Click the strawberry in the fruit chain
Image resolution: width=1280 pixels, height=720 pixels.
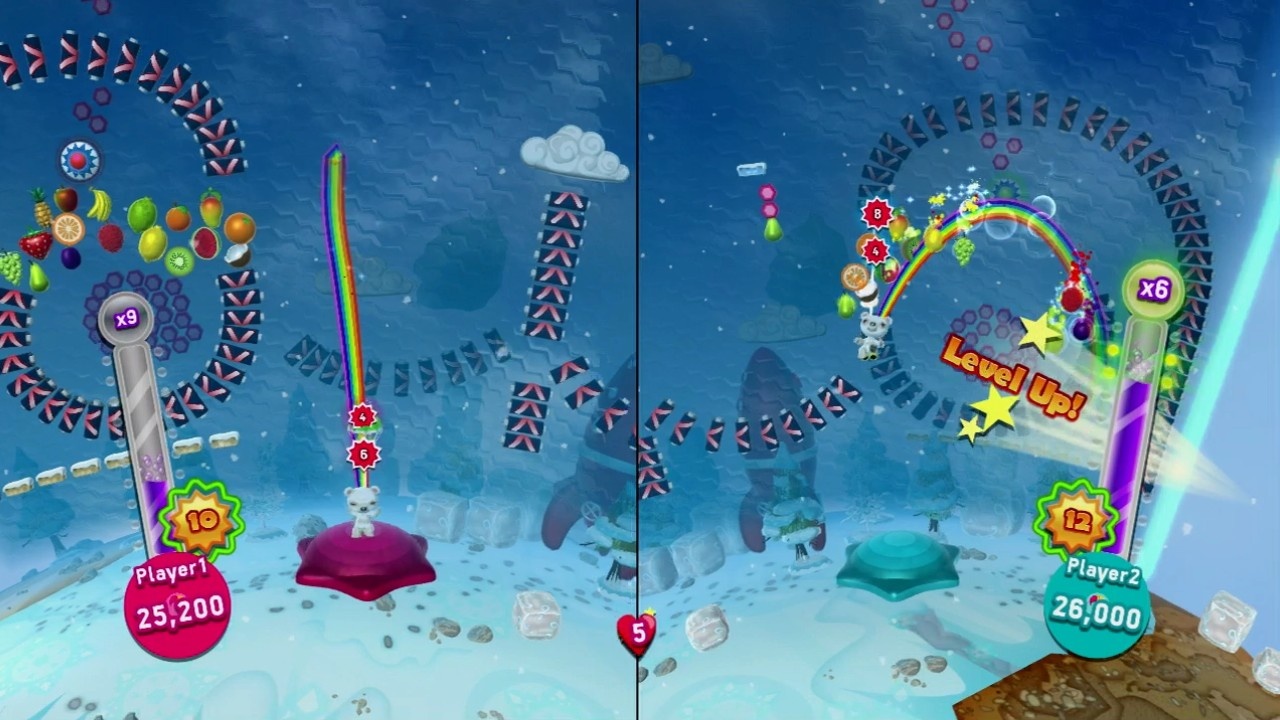[33, 241]
